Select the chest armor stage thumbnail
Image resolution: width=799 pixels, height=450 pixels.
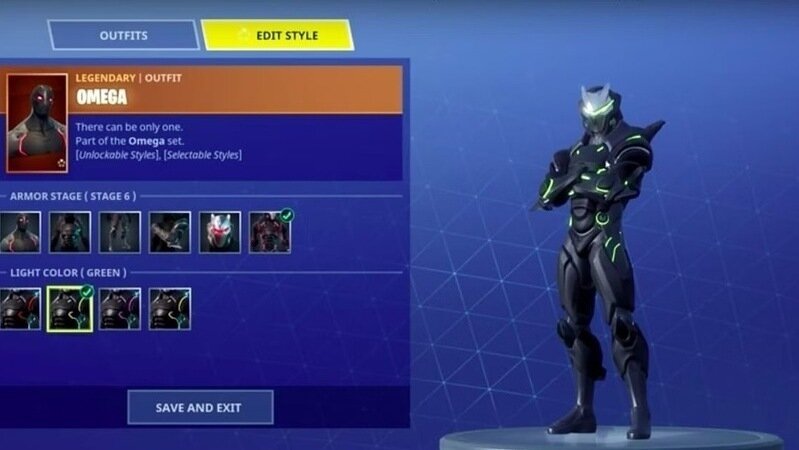(70, 232)
